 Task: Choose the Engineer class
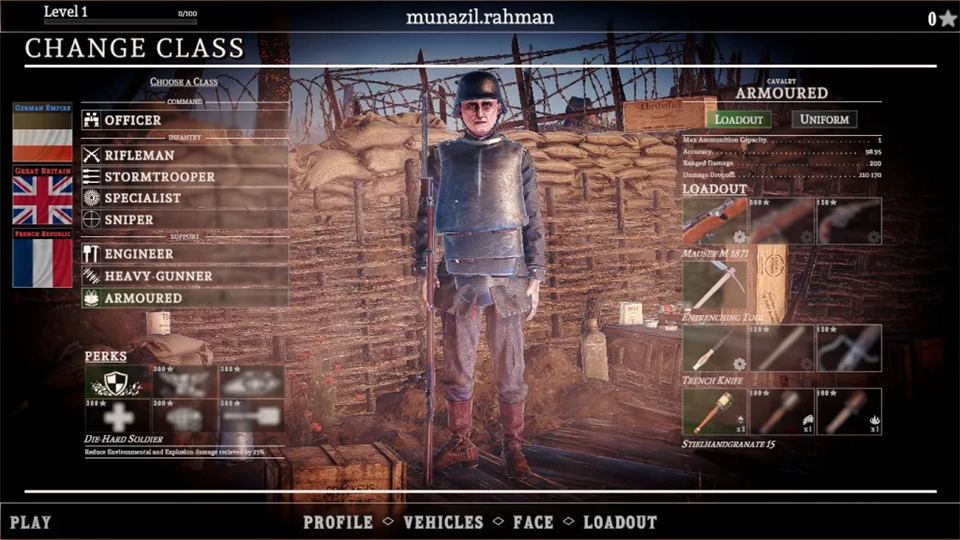click(x=185, y=254)
